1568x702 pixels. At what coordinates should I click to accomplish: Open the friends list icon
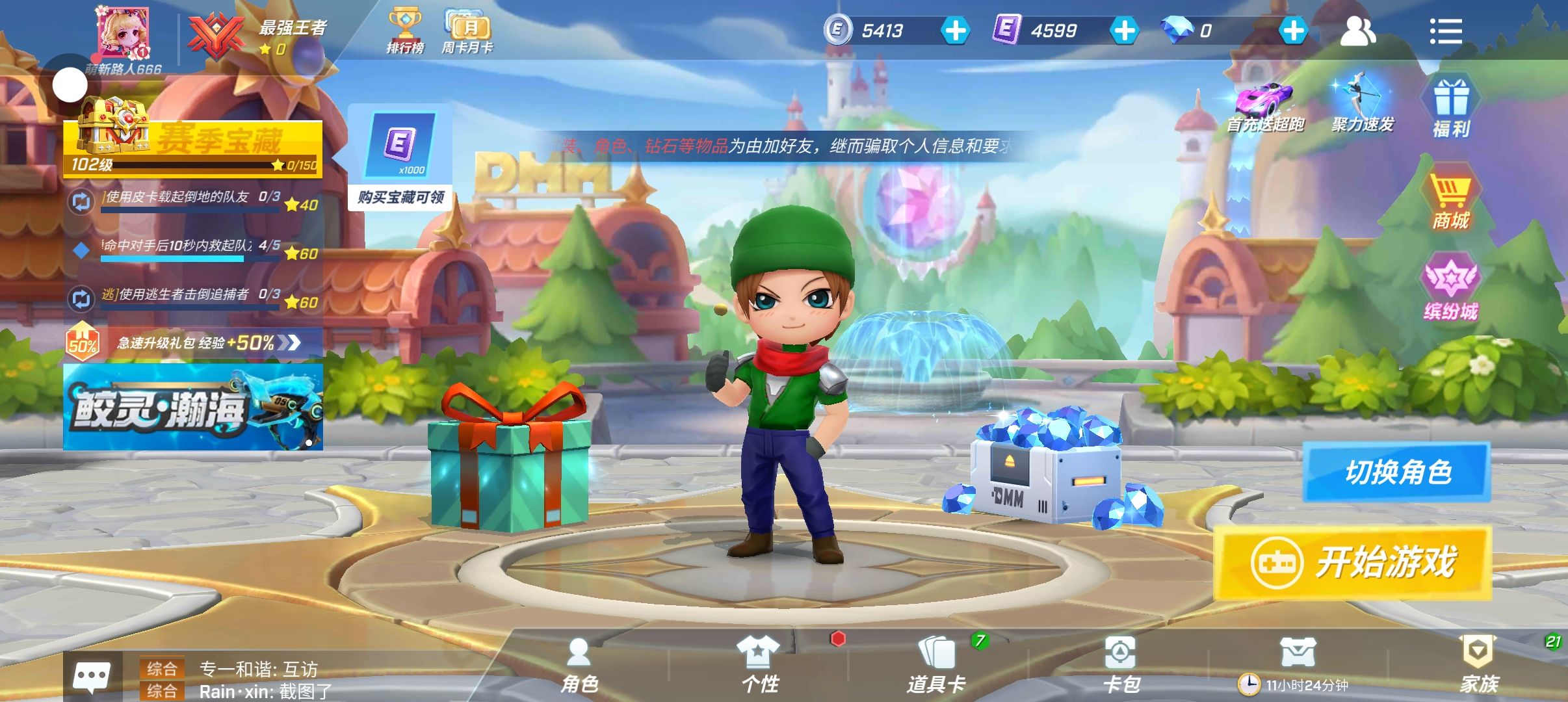(1357, 31)
